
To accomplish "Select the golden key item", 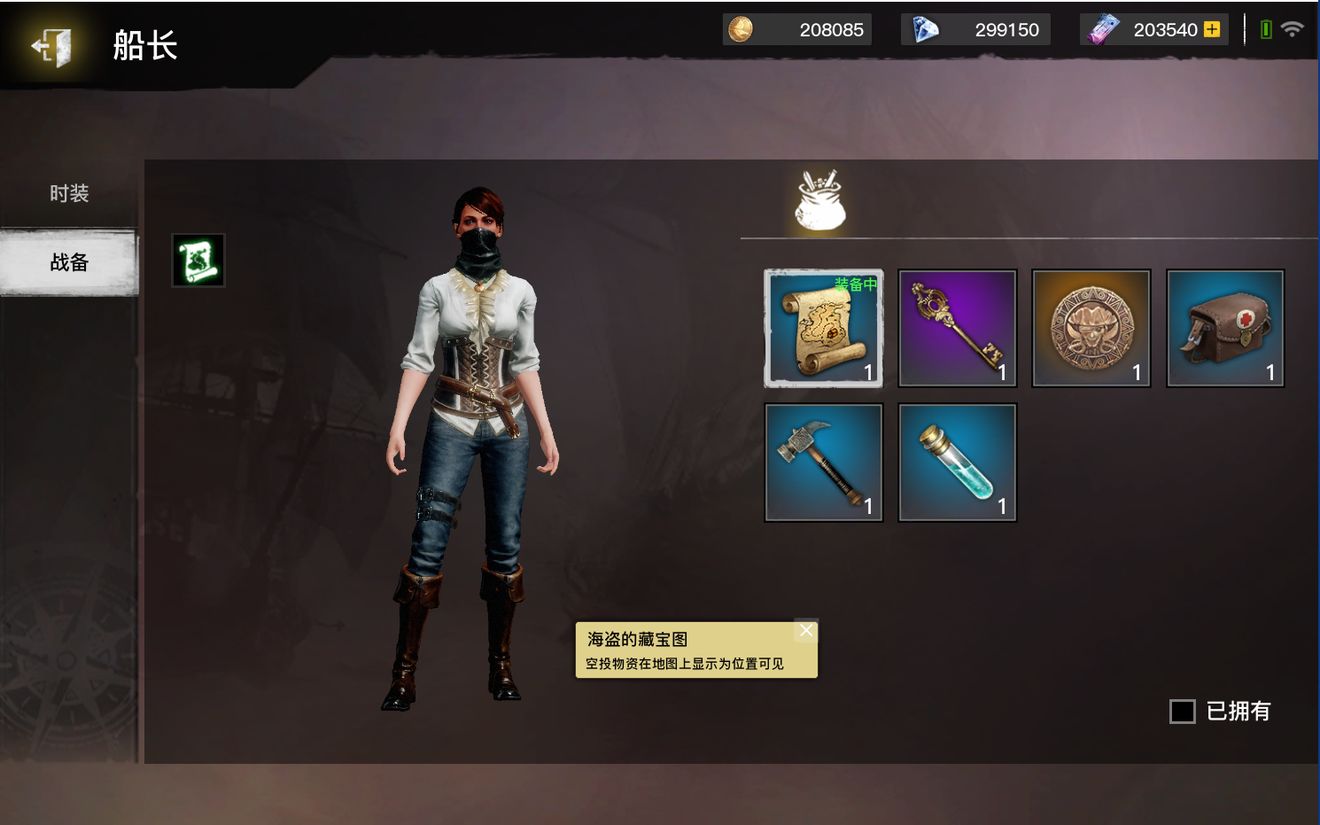I will 956,328.
